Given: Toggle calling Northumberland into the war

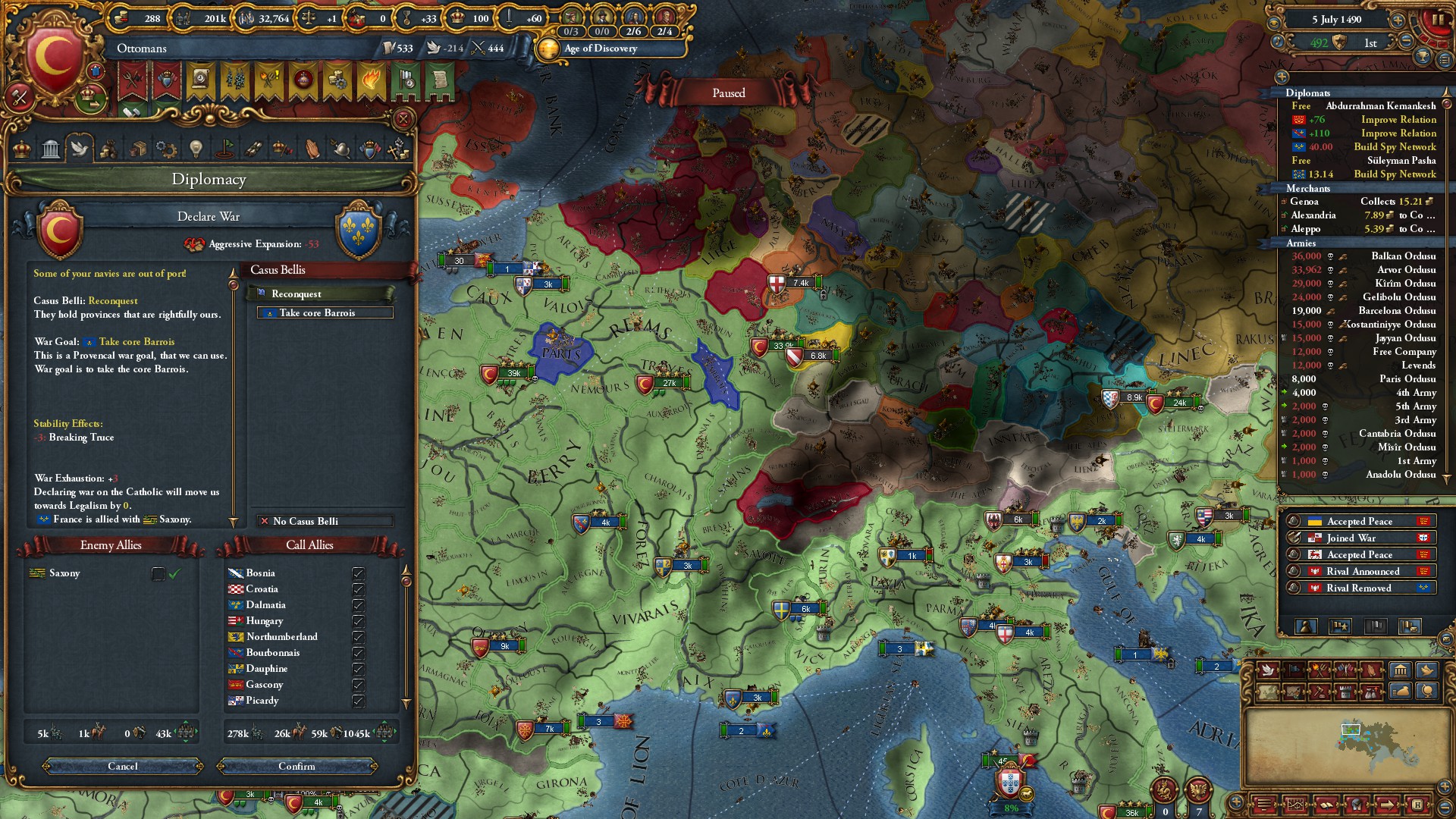Looking at the screenshot, I should [x=359, y=637].
